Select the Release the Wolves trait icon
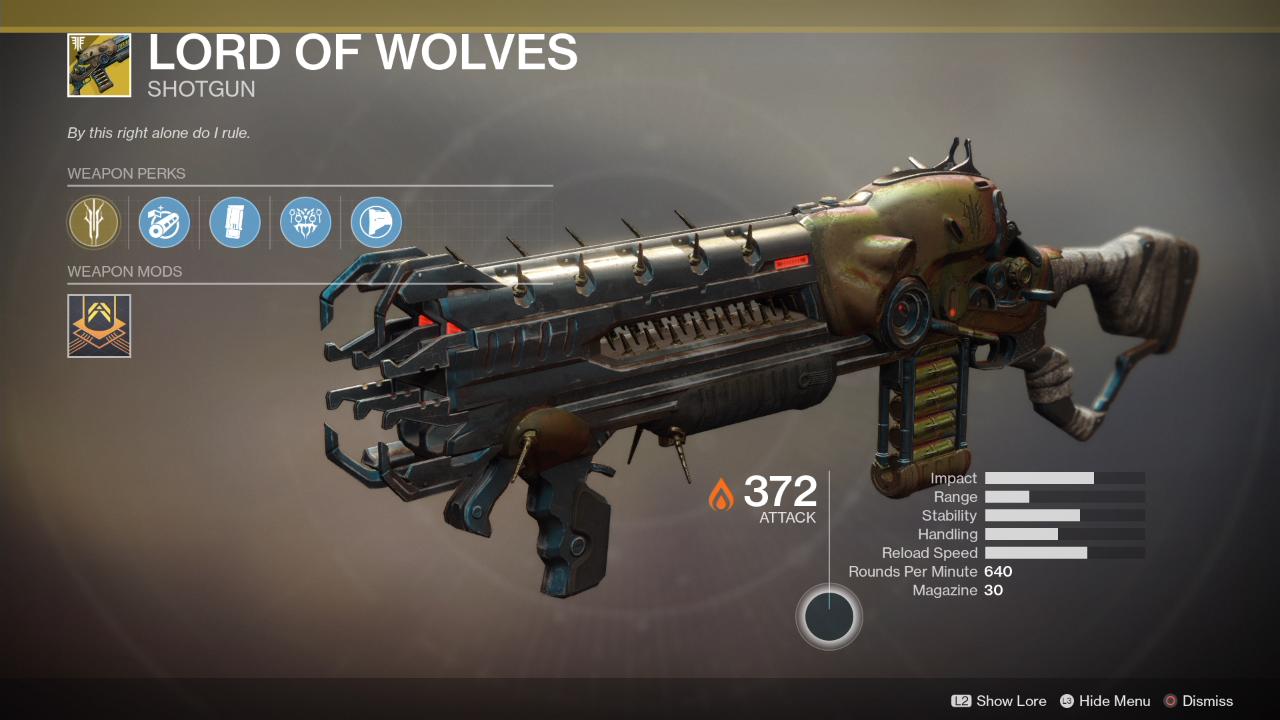1280x720 pixels. [305, 222]
